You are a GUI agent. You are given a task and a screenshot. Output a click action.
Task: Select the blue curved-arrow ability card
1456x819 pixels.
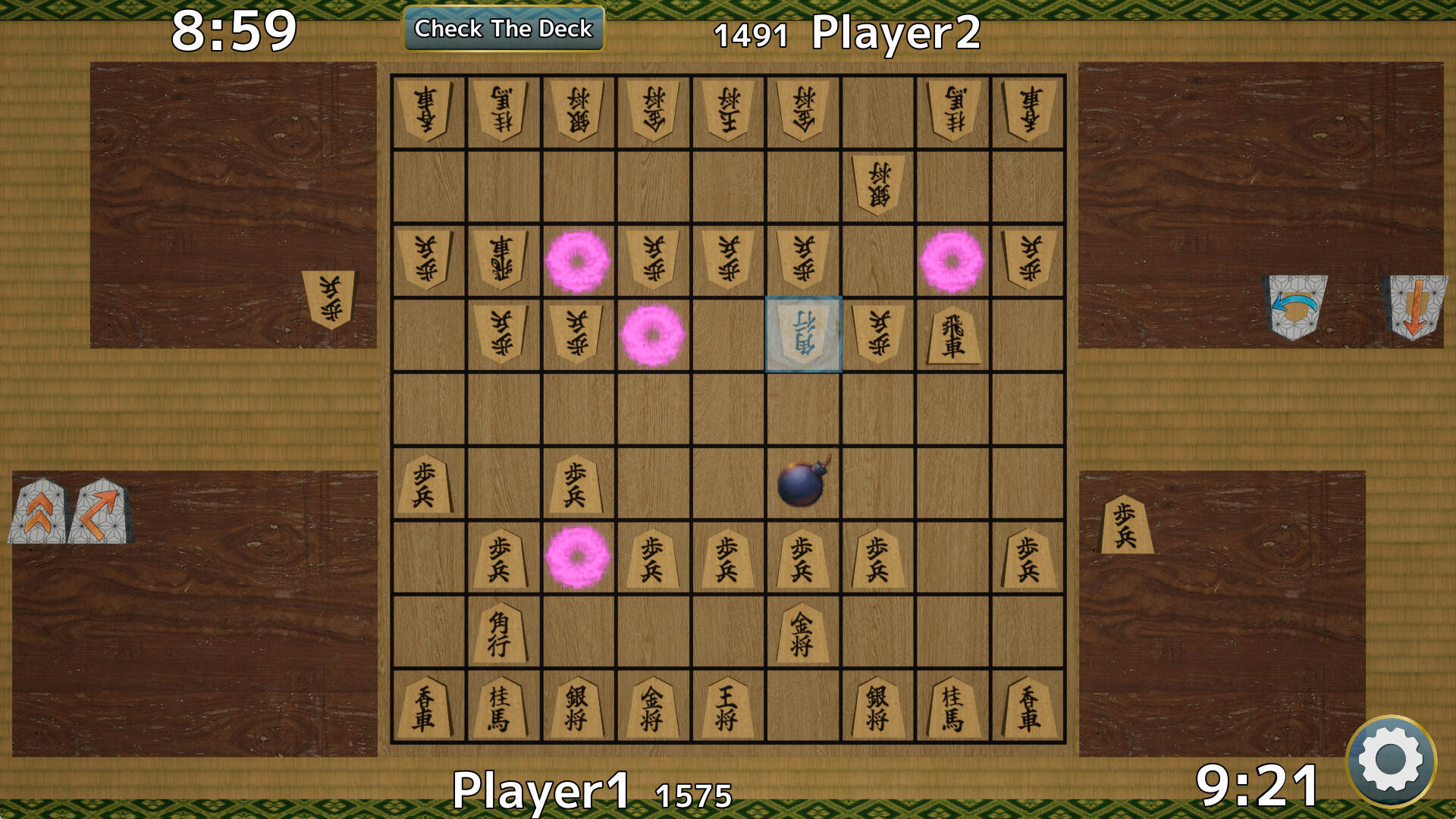[x=1293, y=306]
